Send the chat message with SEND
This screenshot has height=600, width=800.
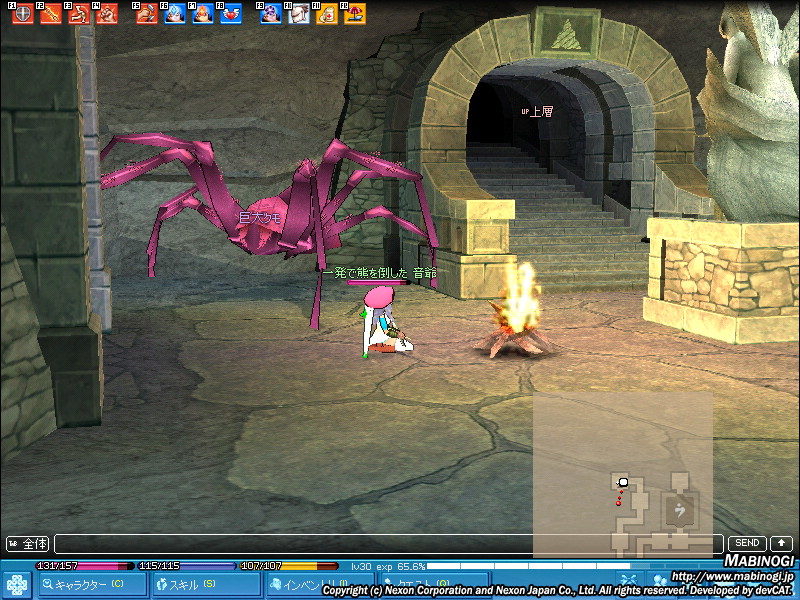click(746, 543)
